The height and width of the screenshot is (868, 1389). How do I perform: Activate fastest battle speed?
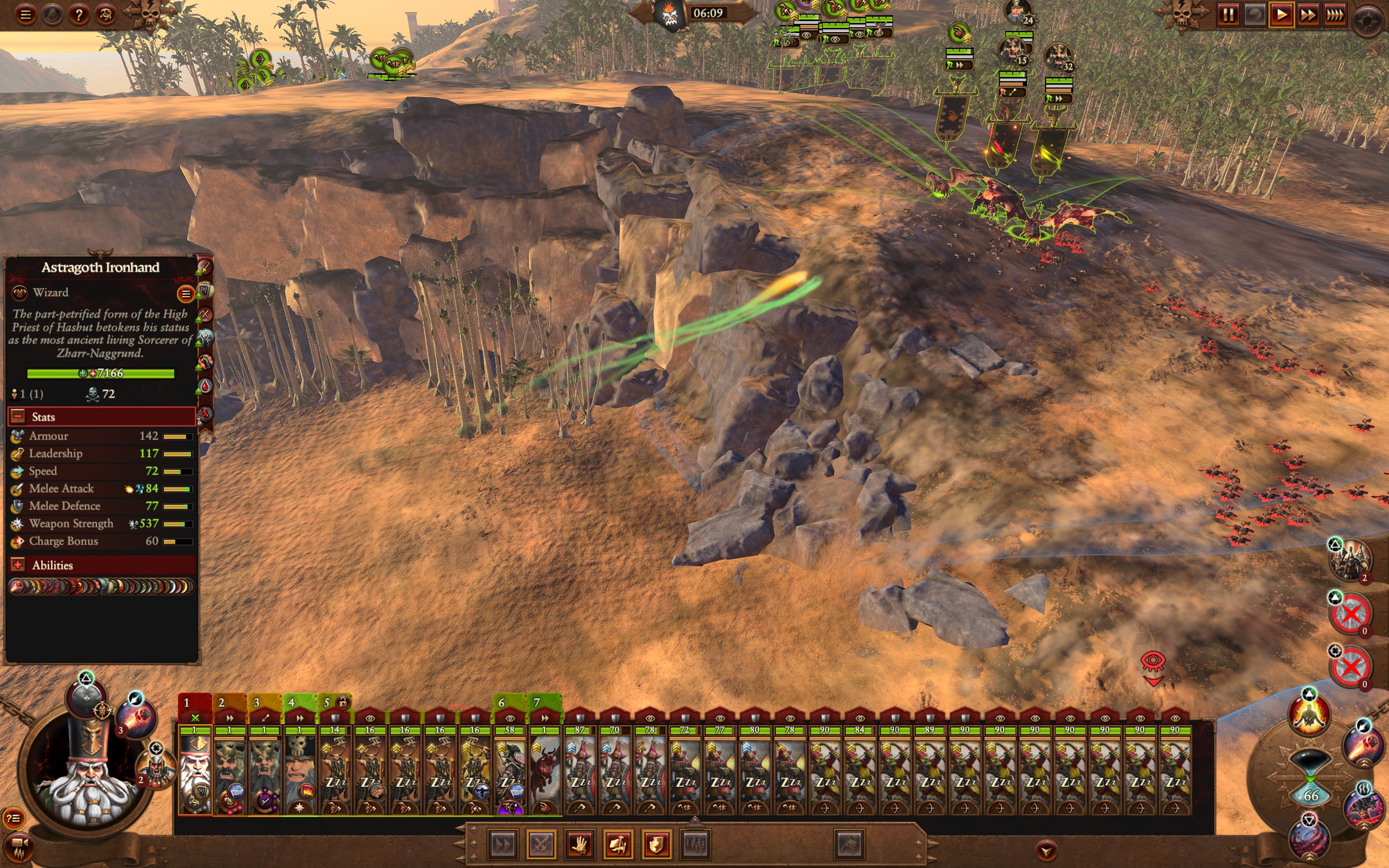click(x=1336, y=16)
